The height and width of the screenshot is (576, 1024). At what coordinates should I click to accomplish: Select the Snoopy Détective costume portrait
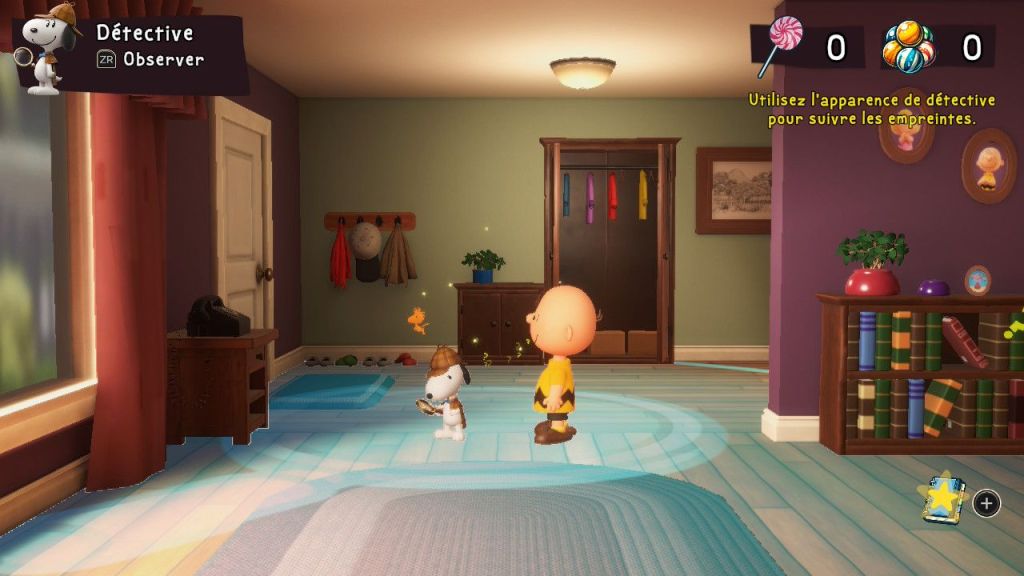pyautogui.click(x=45, y=50)
